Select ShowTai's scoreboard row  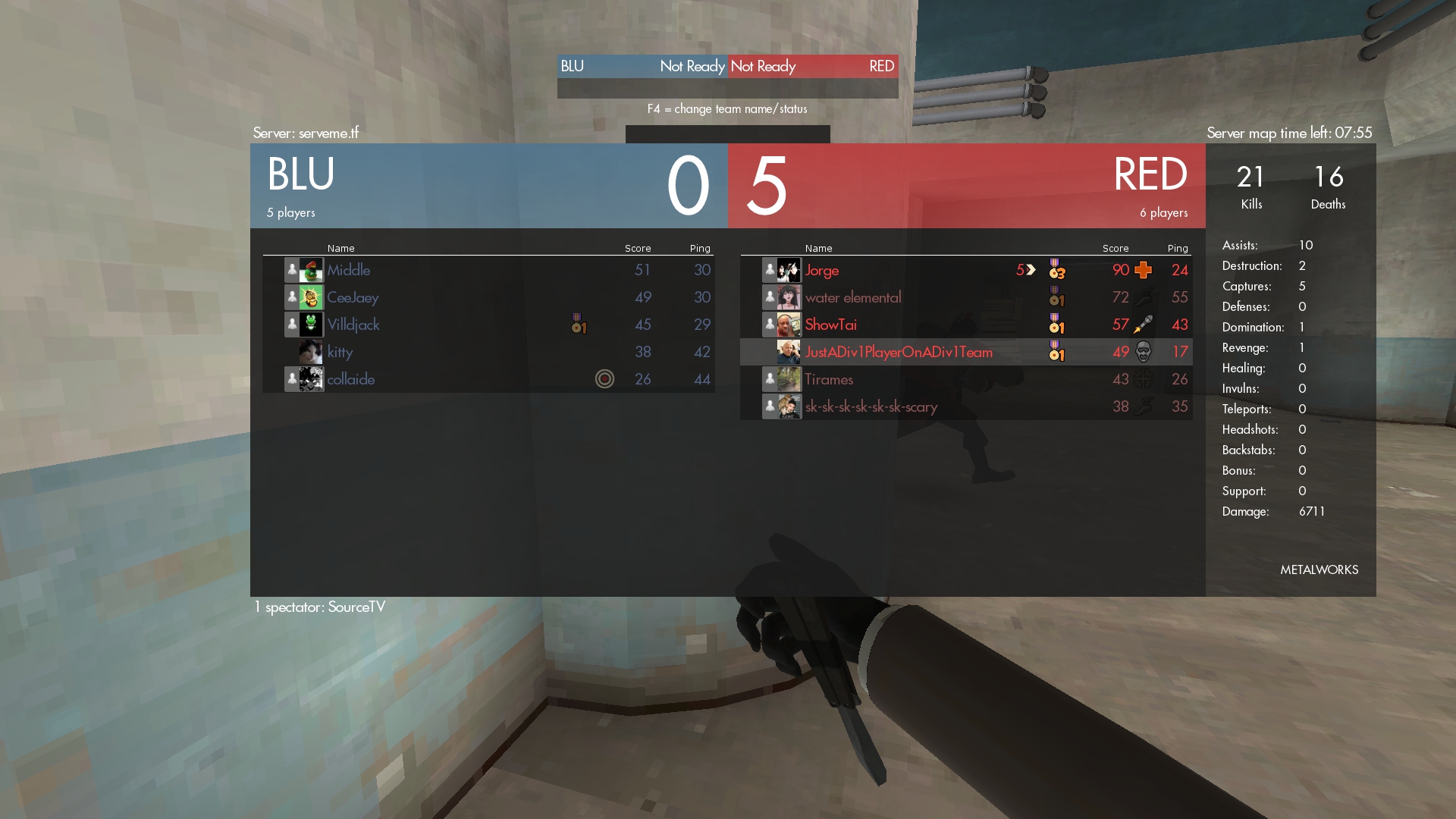(x=831, y=325)
